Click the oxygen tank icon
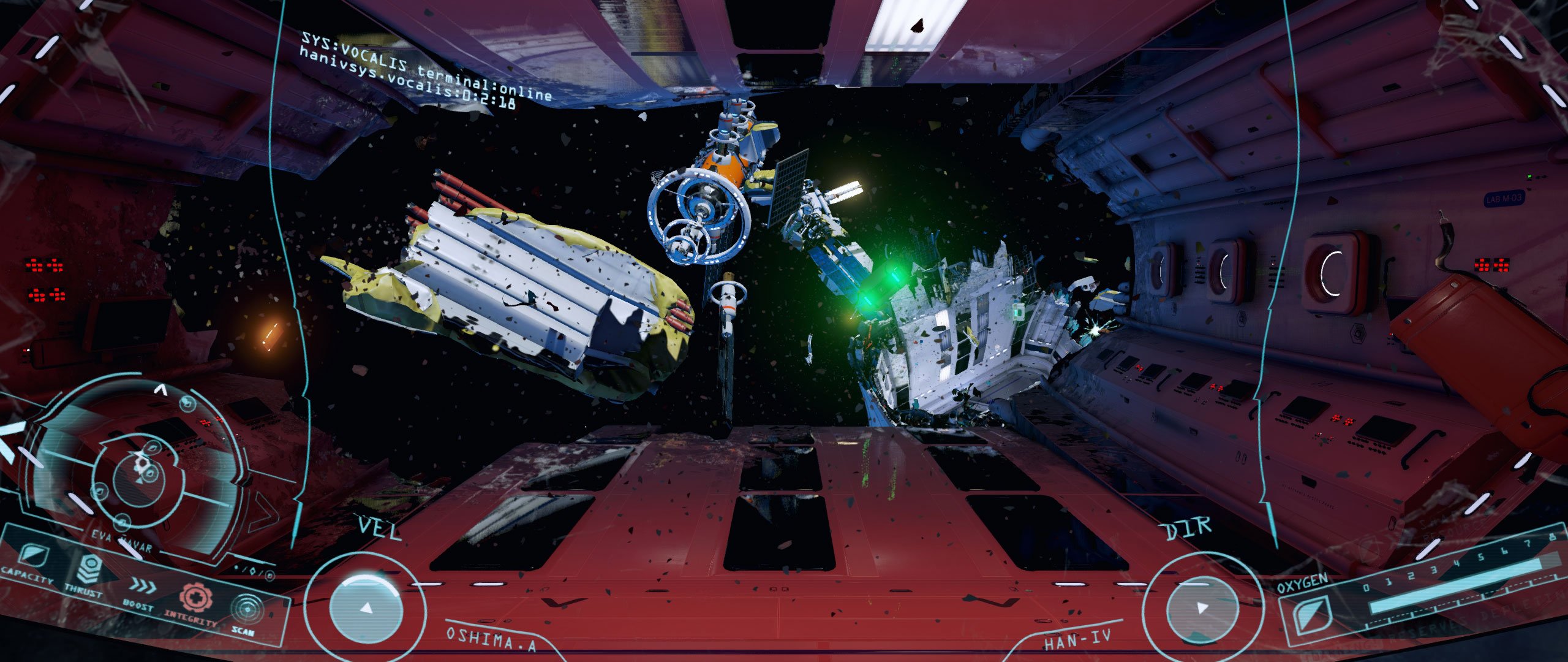This screenshot has width=1568, height=662. coord(1309,615)
